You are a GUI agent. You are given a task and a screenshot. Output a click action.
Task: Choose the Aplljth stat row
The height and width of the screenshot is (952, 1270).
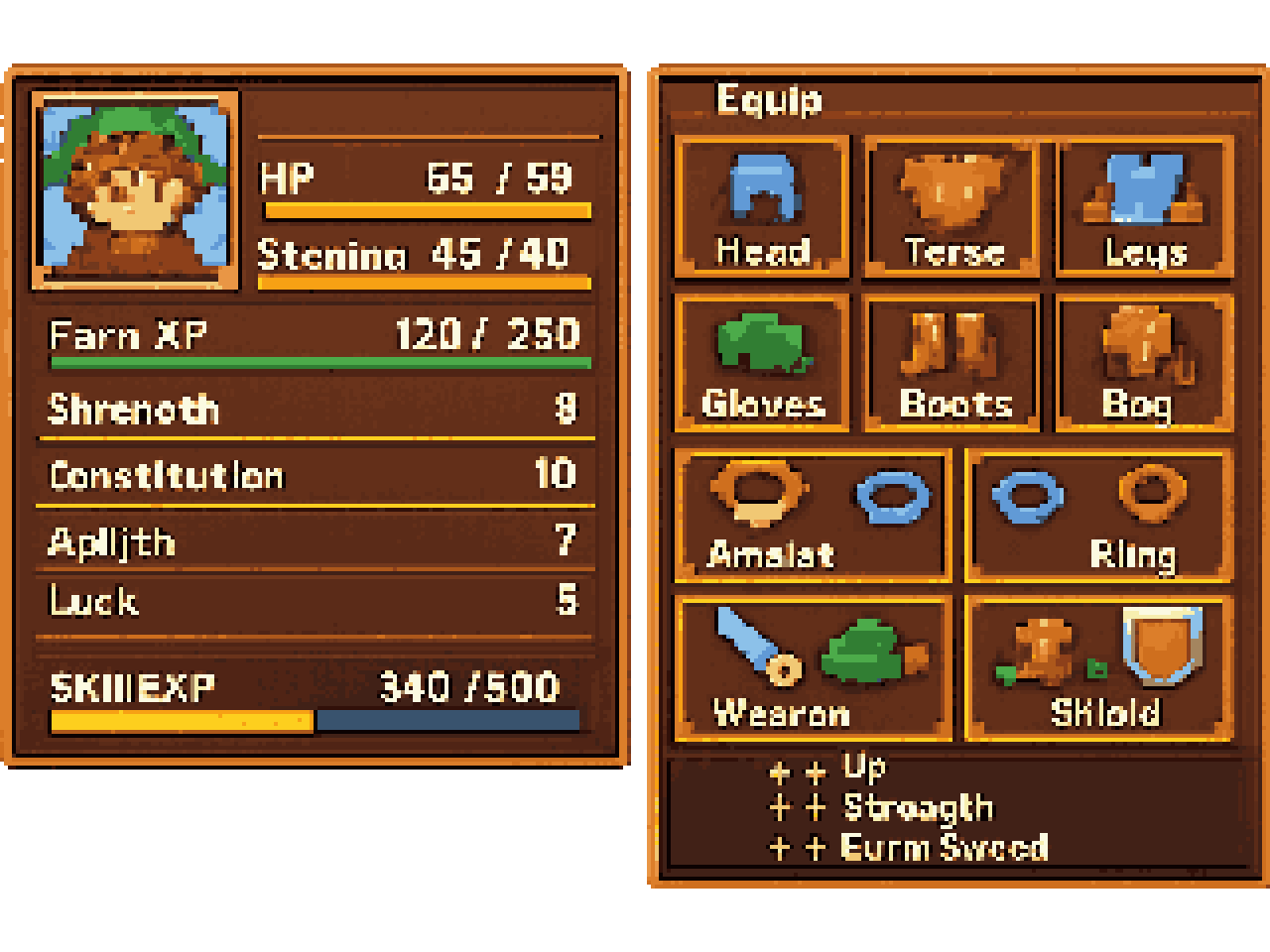(x=316, y=540)
